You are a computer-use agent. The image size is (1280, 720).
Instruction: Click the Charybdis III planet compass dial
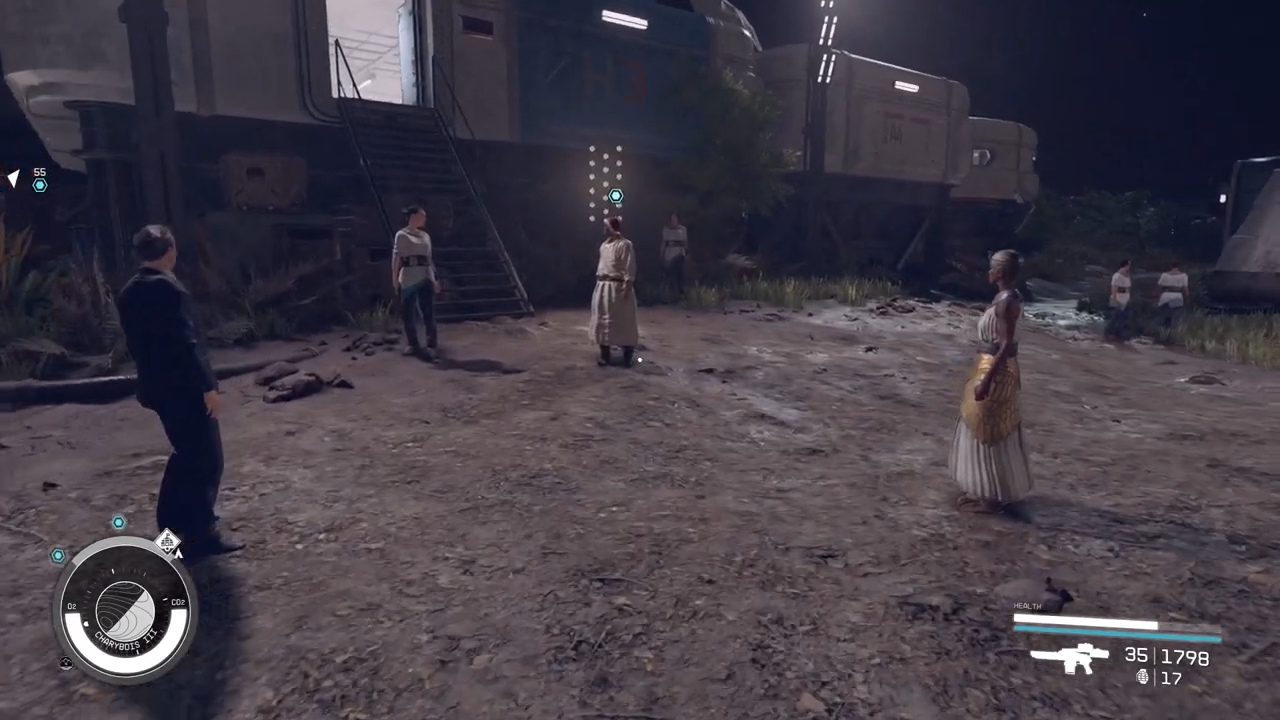tap(125, 610)
